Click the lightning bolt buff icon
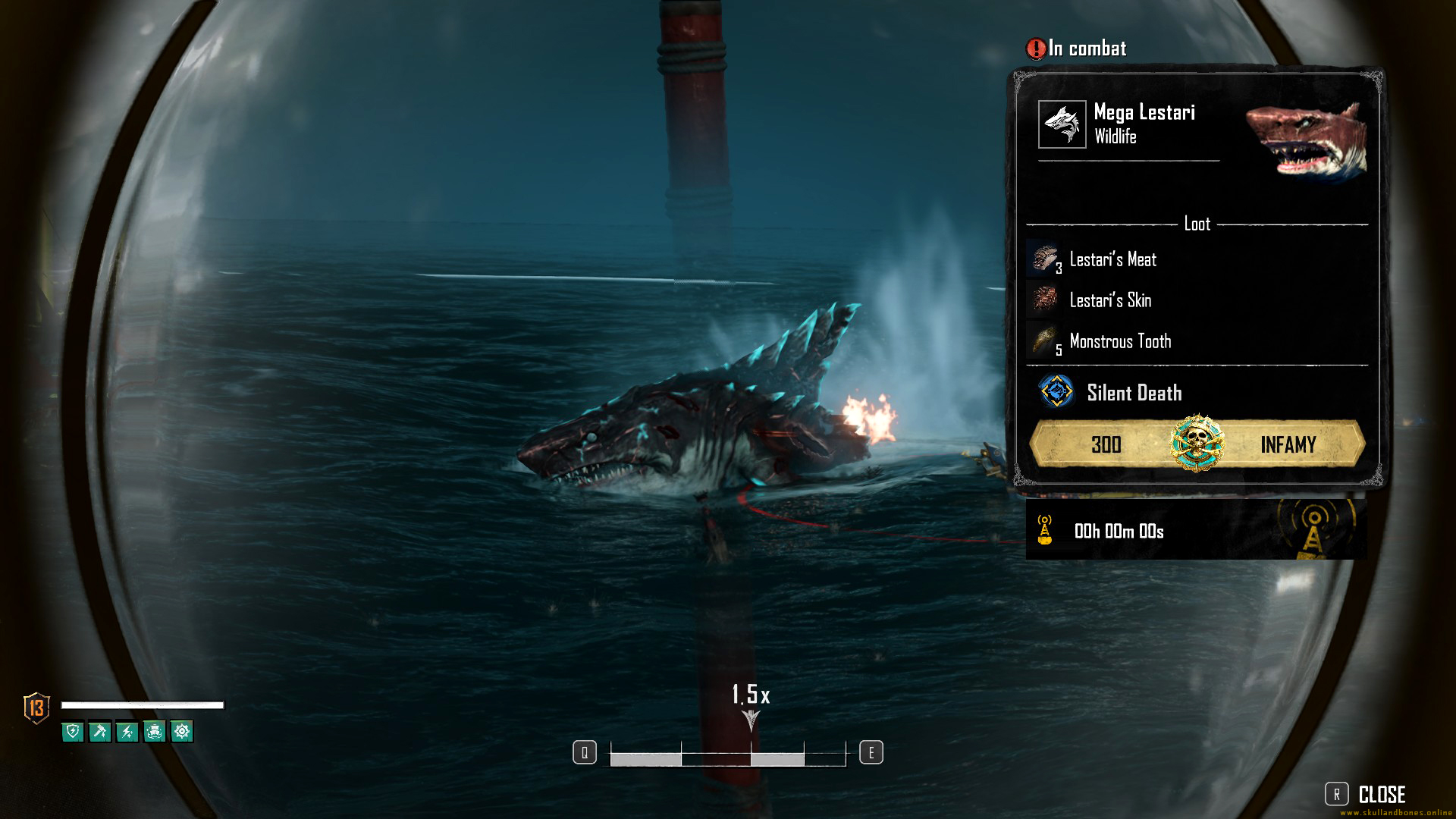1456x819 pixels. (127, 732)
